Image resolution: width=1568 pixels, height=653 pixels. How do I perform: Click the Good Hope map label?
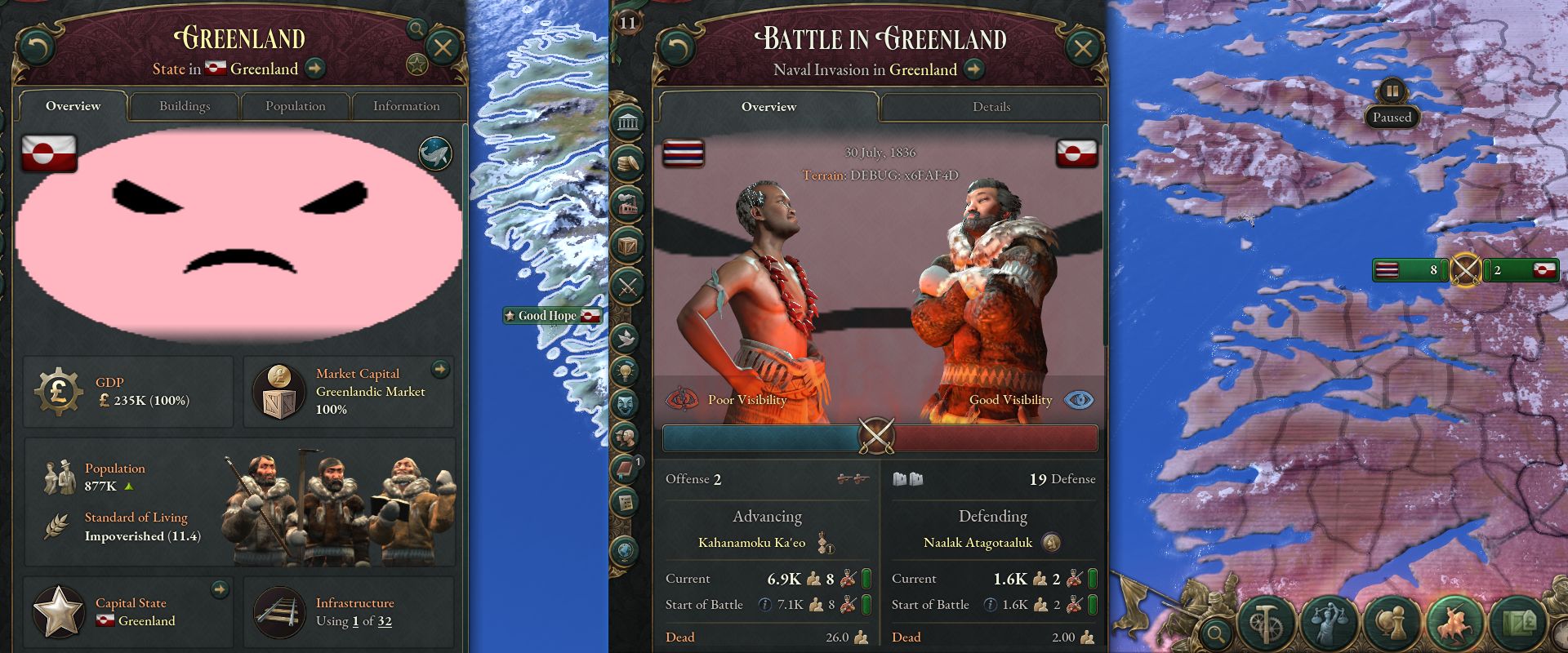(552, 315)
